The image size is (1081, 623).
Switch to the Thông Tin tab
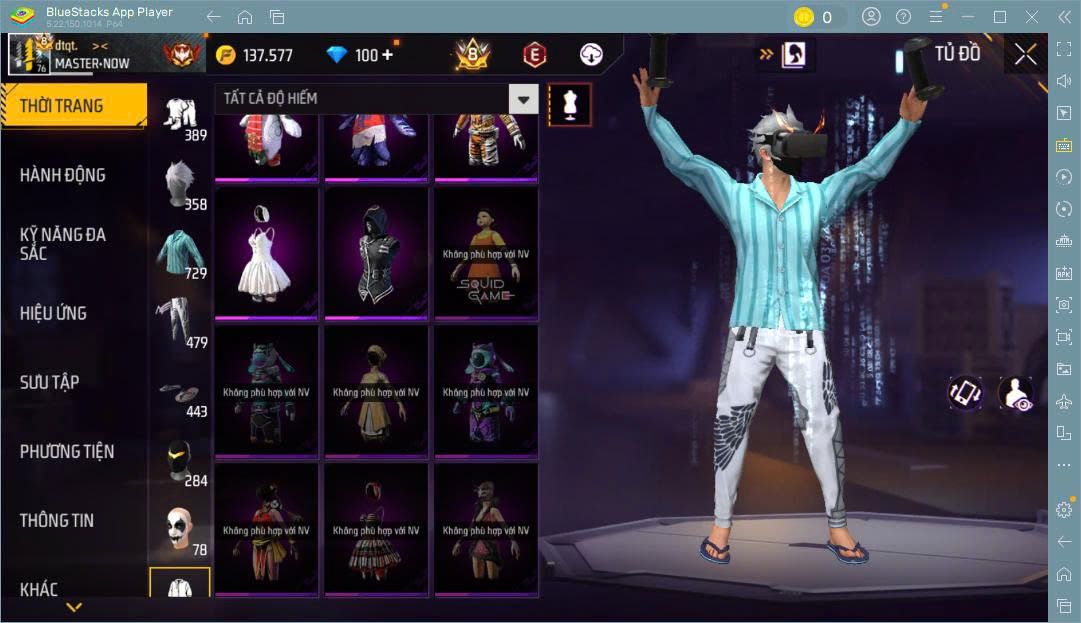click(56, 521)
